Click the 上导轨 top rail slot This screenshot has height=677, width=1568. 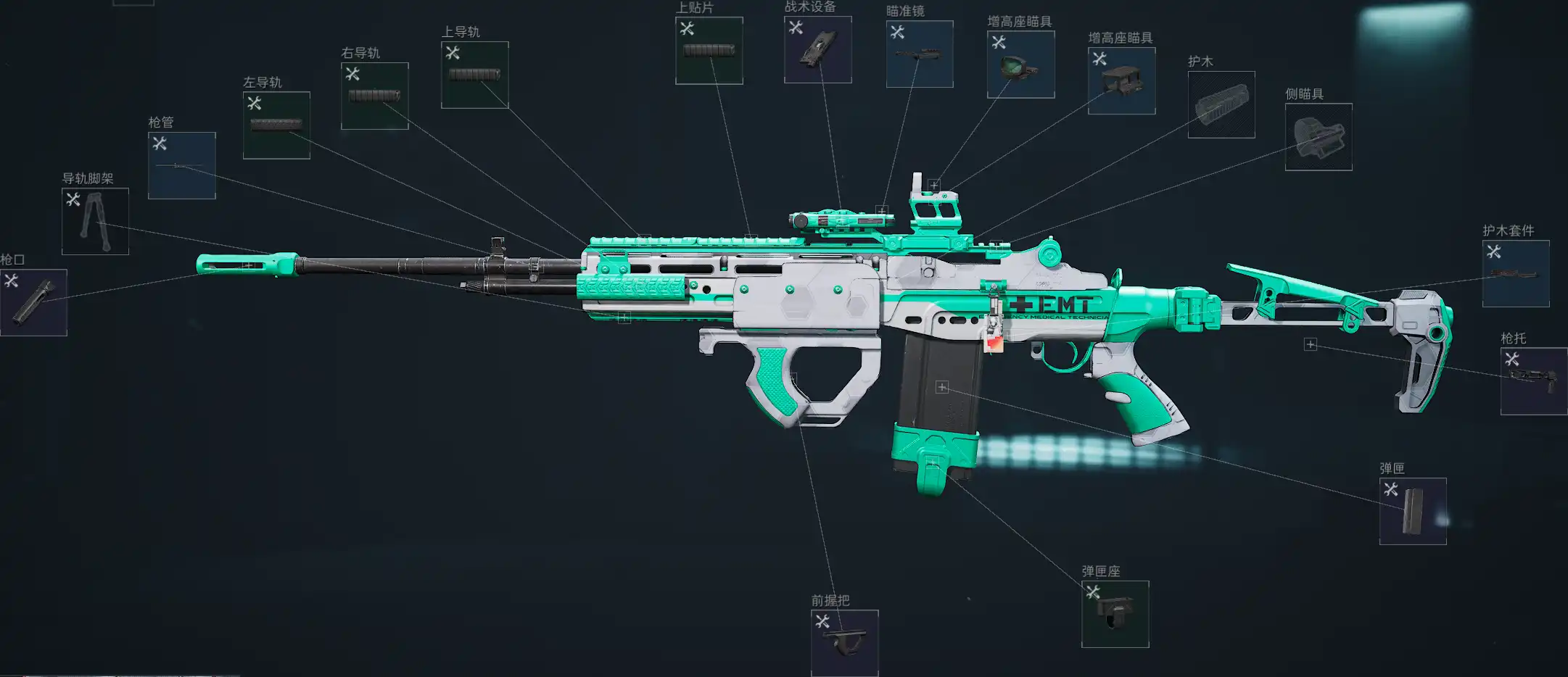(474, 75)
